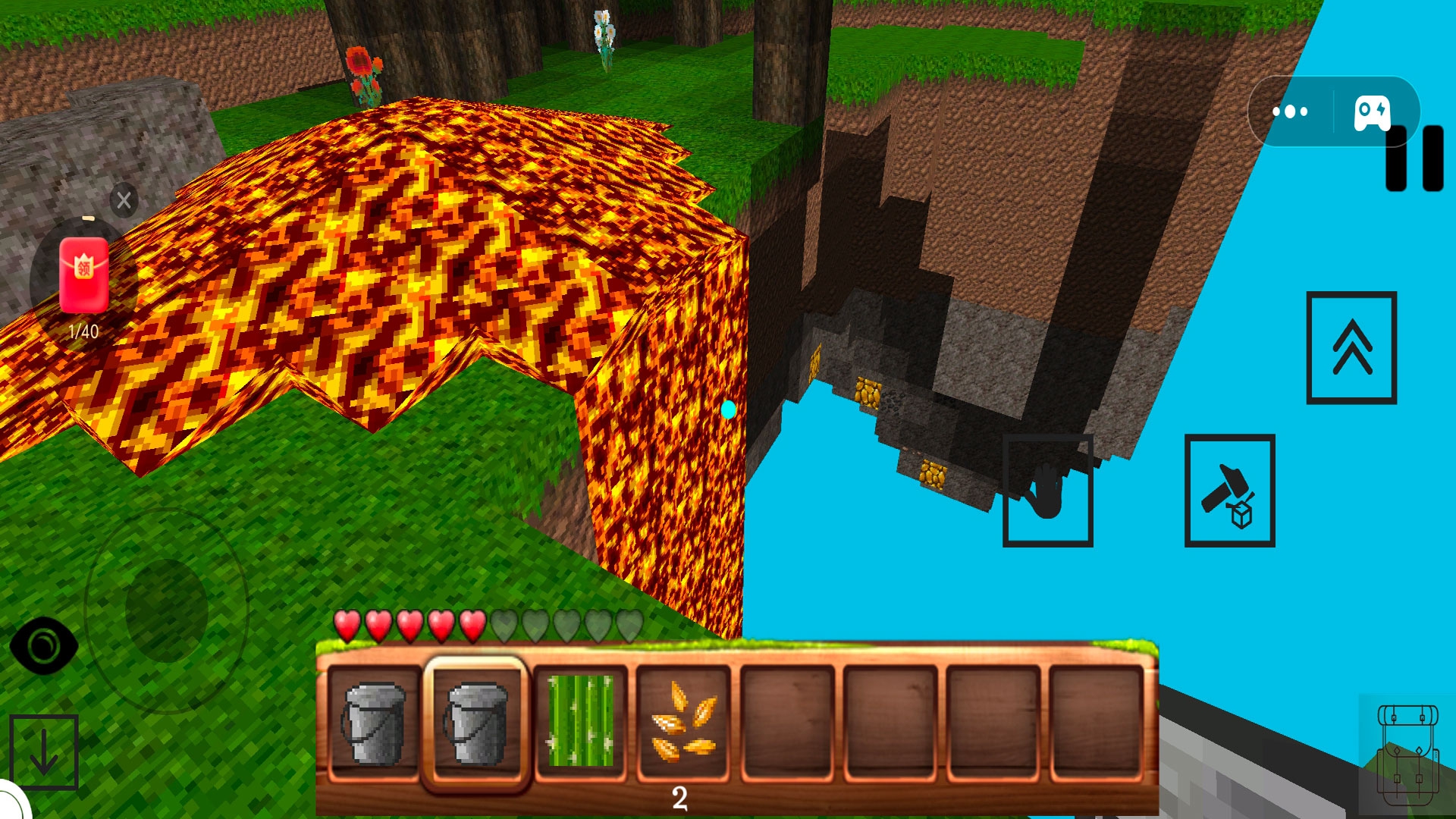Click the gamepad overlay icon
This screenshot has height=819, width=1456.
click(1372, 112)
